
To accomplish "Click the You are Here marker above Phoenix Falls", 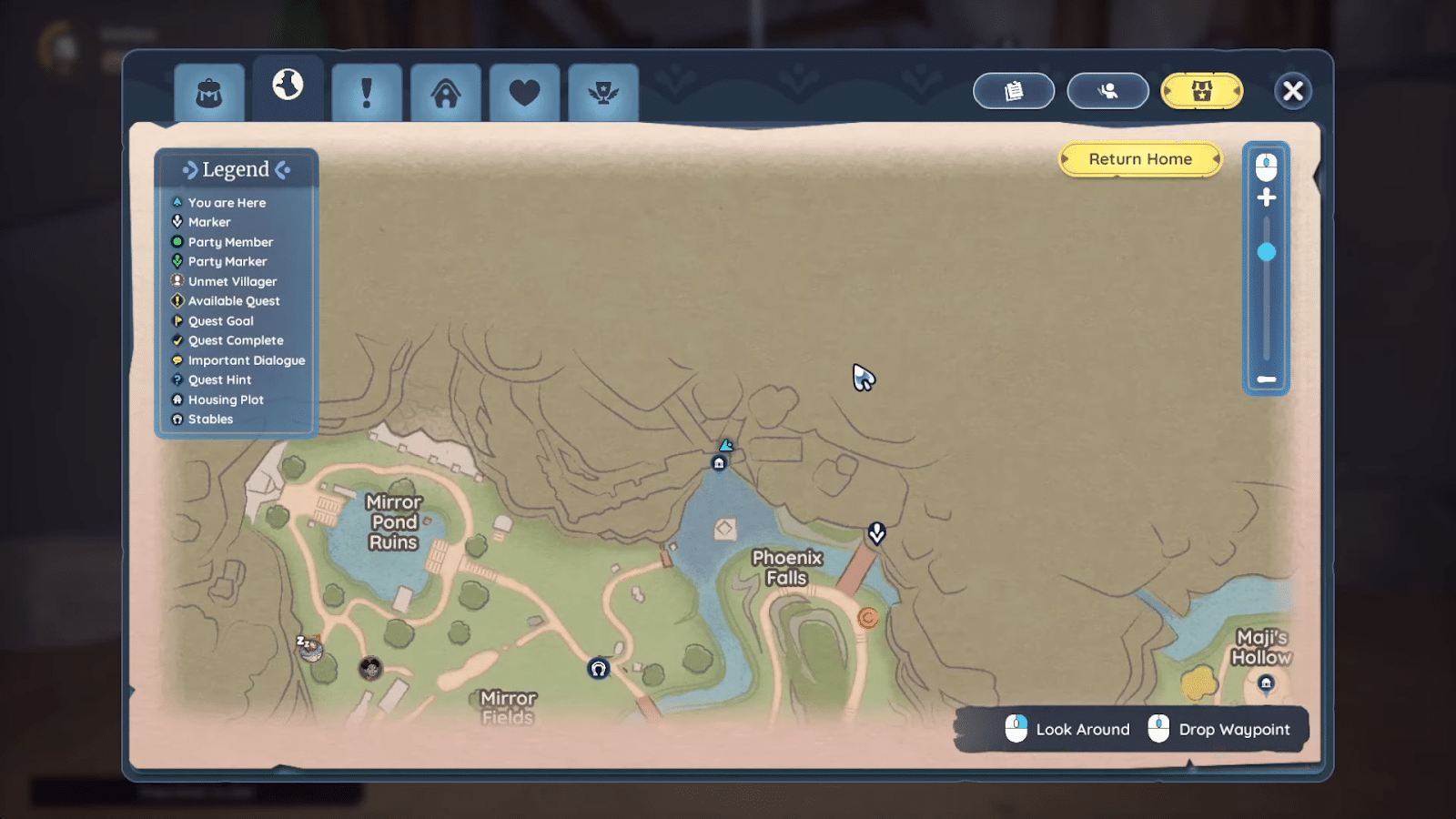I will (727, 446).
